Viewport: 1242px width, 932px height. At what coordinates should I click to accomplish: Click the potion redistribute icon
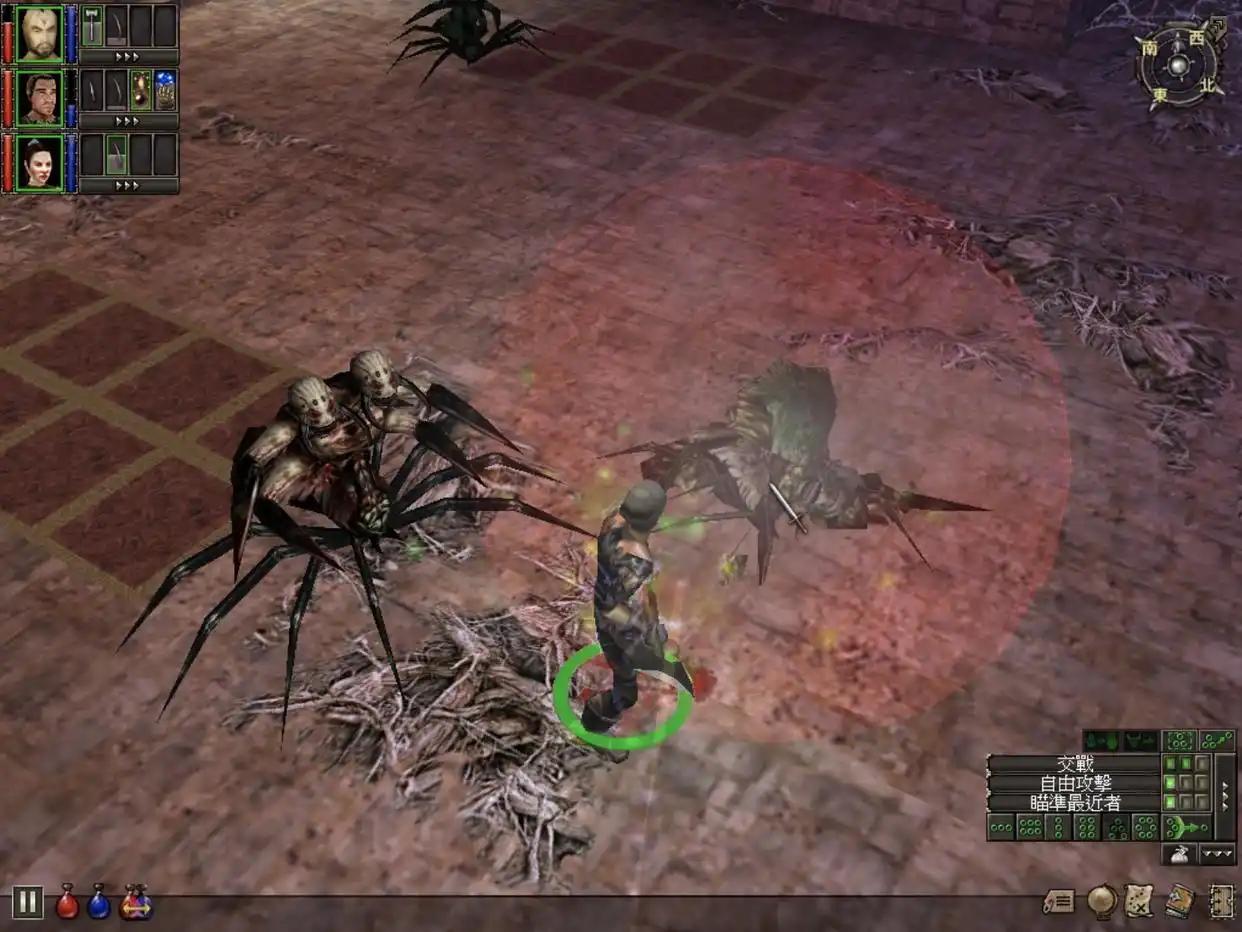pyautogui.click(x=135, y=902)
